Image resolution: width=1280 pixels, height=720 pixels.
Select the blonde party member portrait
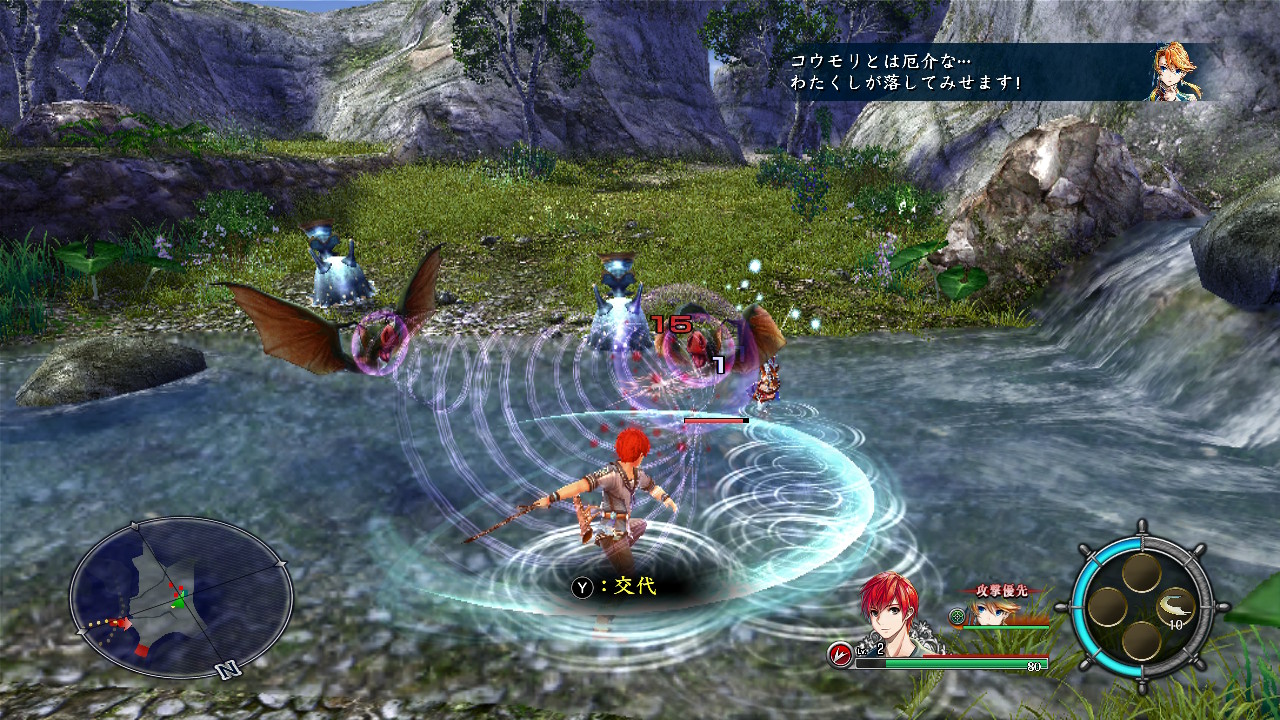click(x=988, y=613)
